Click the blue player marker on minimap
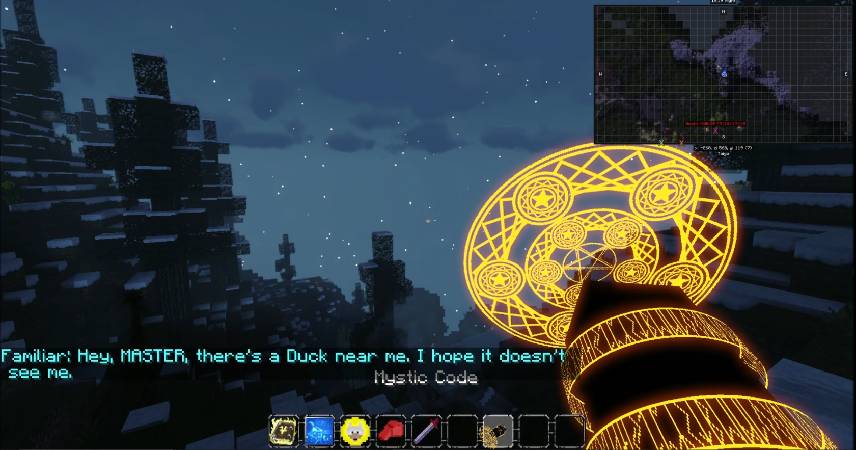 click(x=723, y=73)
